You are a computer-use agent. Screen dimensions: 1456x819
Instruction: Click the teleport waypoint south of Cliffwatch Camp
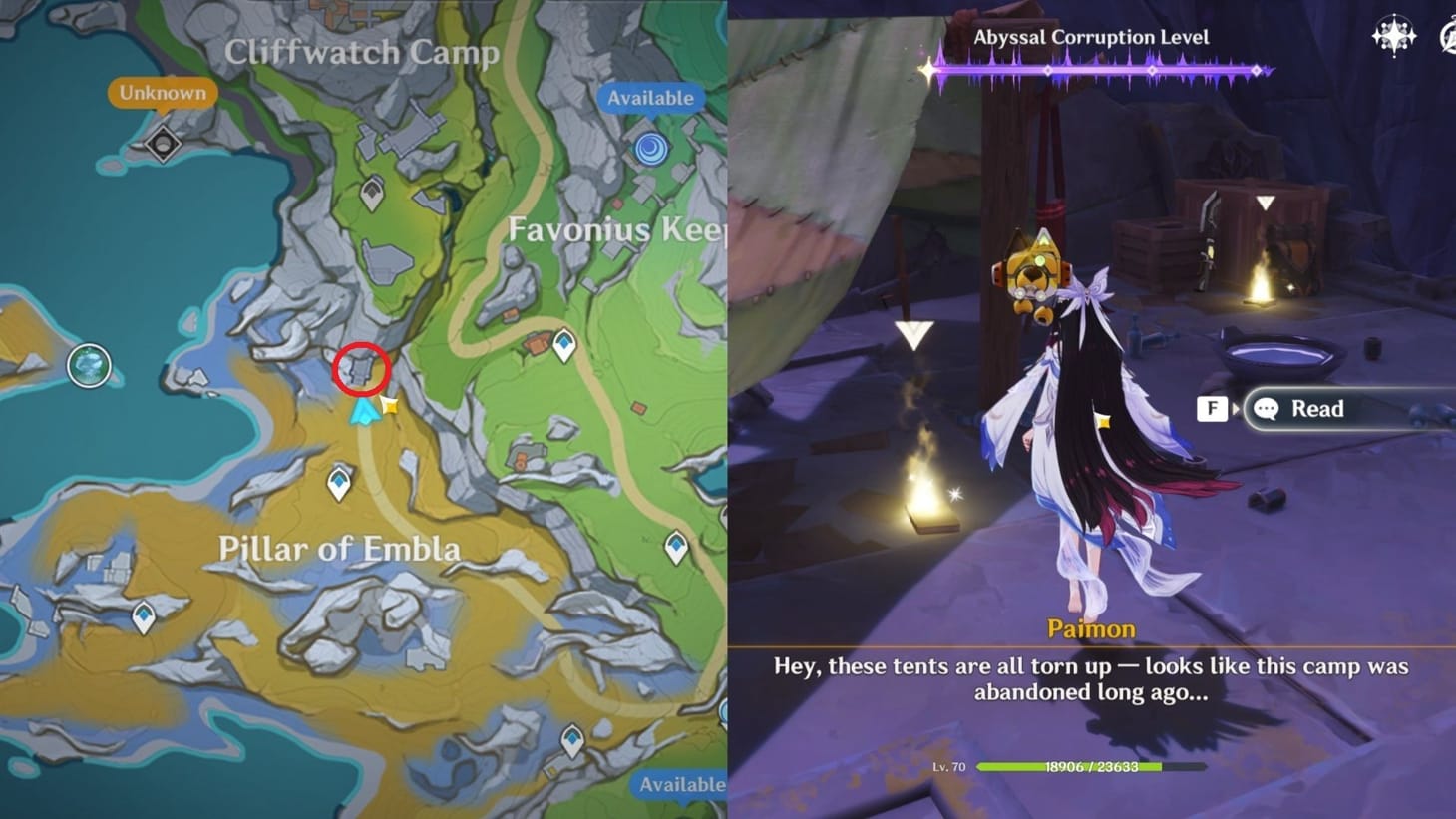(372, 192)
